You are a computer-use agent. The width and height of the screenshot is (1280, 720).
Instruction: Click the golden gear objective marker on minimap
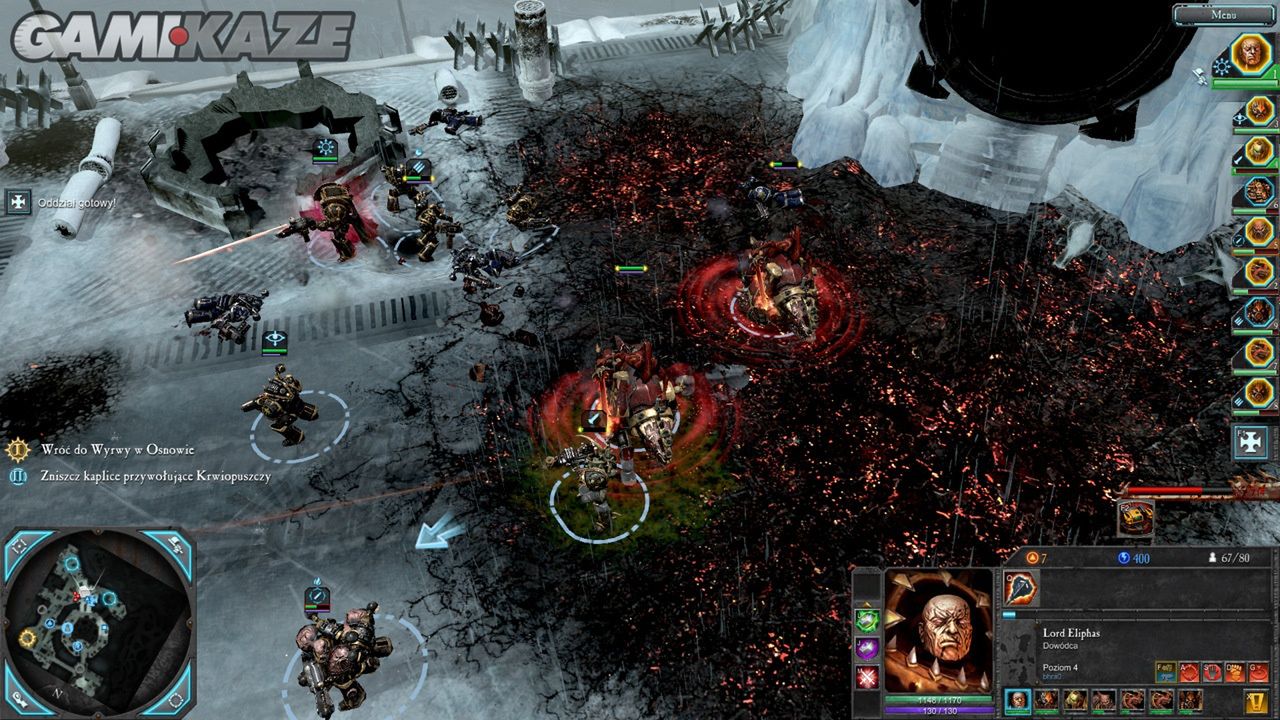tap(28, 637)
